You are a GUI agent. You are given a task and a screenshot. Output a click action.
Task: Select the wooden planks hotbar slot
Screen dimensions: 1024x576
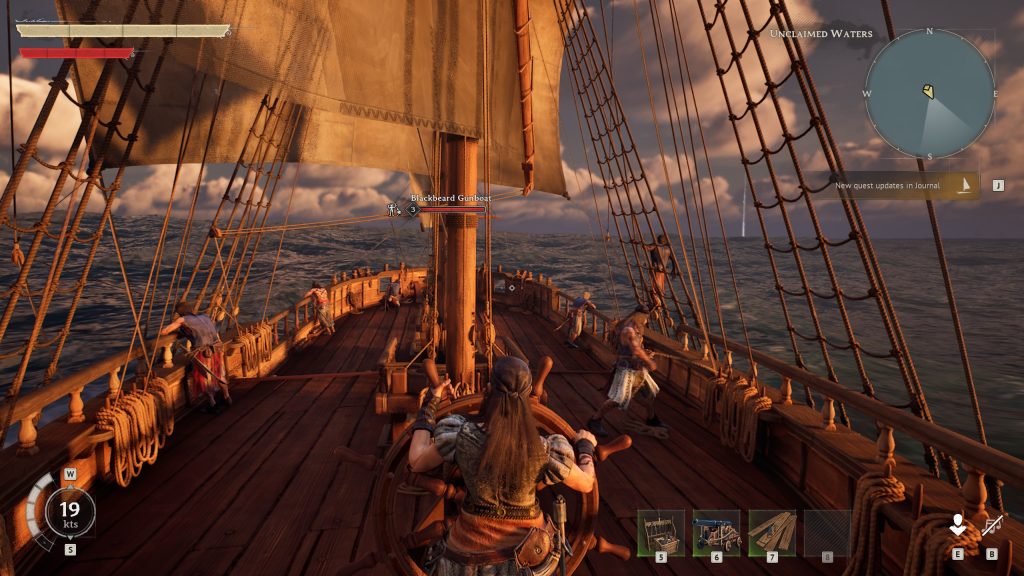point(772,533)
